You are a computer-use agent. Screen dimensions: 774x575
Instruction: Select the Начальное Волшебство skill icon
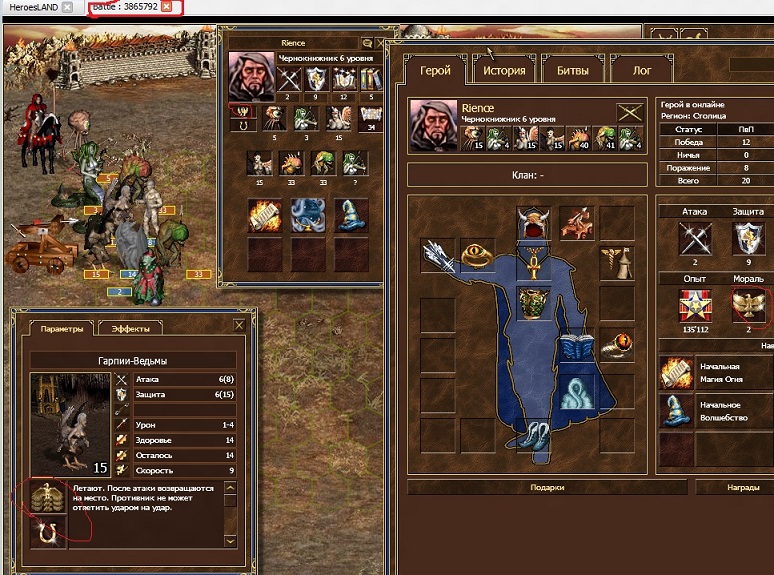point(676,411)
